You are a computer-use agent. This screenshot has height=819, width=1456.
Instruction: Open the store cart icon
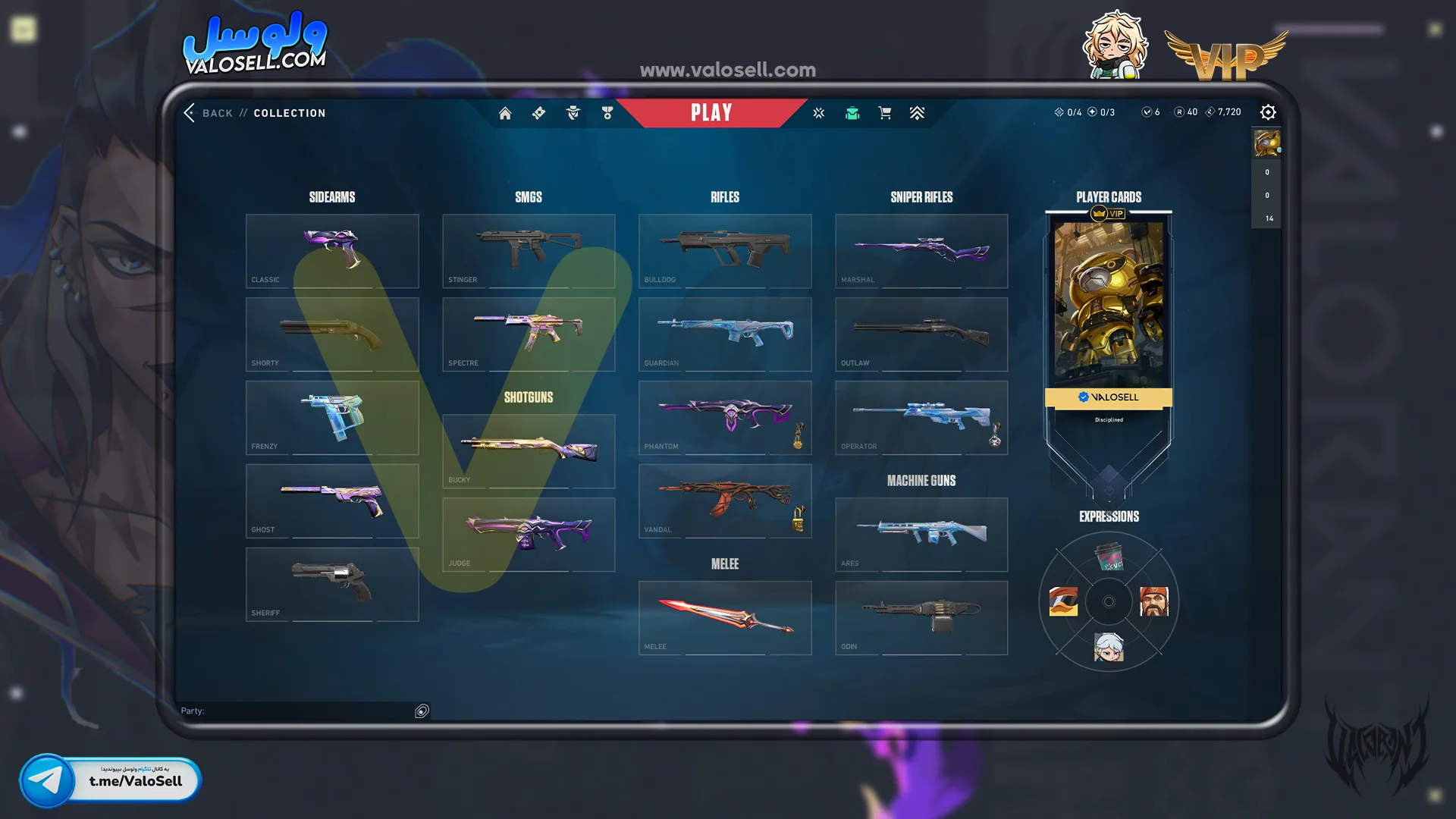(884, 113)
